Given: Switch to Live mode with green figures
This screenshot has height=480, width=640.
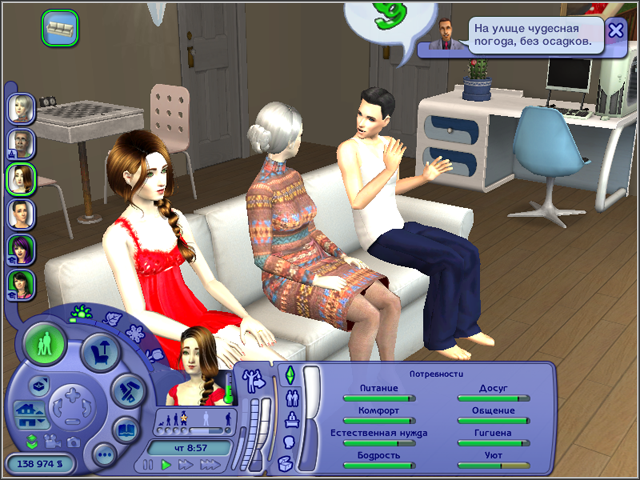Looking at the screenshot, I should pyautogui.click(x=45, y=346).
